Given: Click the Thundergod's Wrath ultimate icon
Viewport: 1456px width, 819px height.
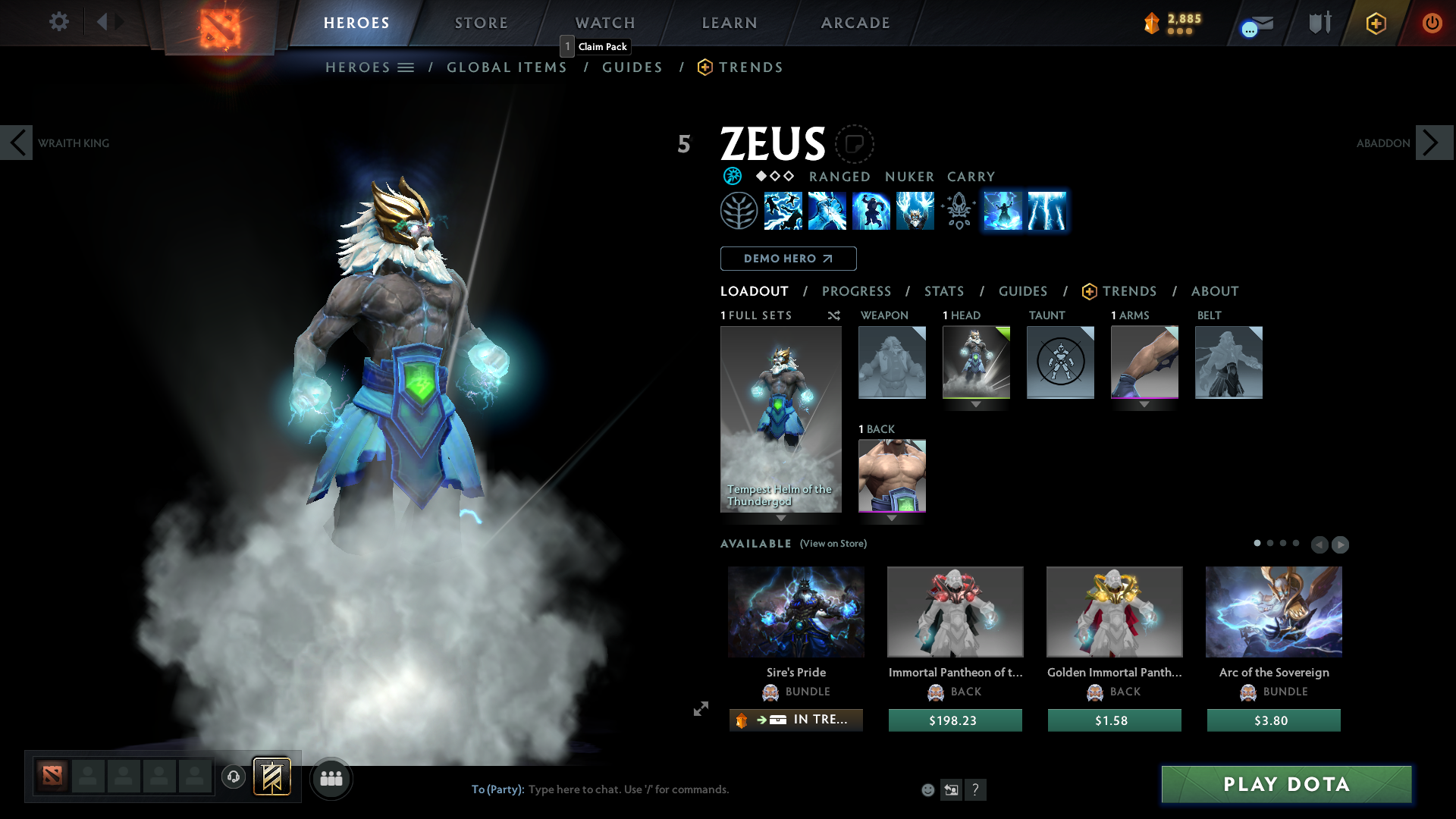Looking at the screenshot, I should pyautogui.click(x=915, y=211).
